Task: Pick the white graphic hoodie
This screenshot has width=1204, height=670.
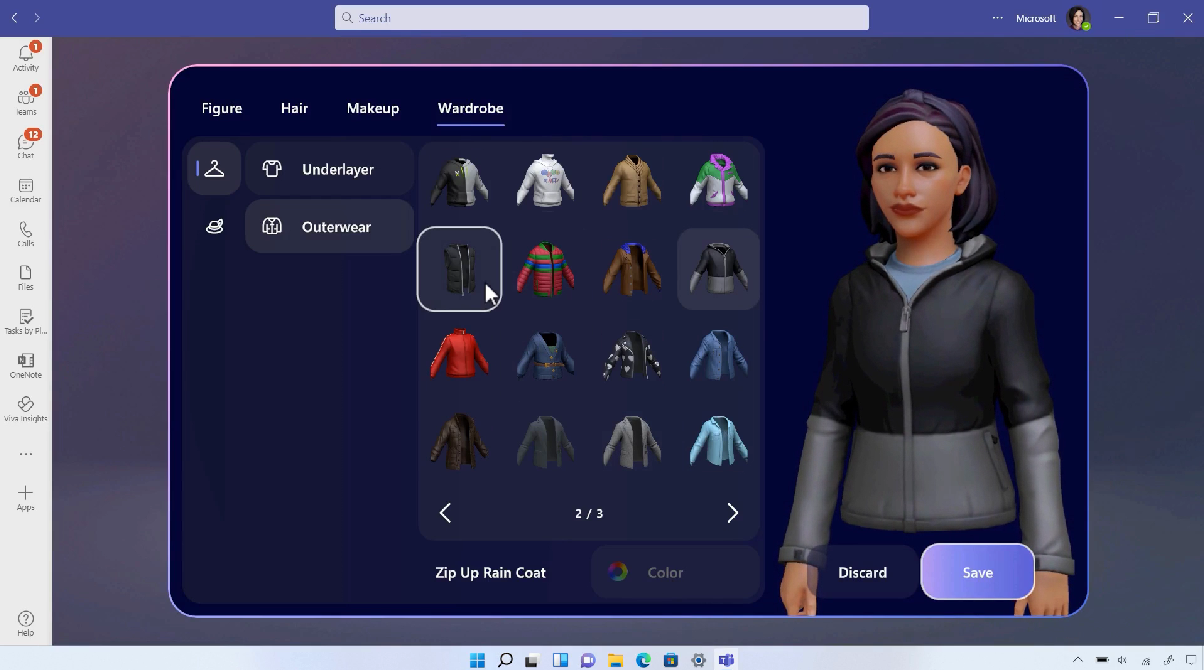Action: 545,182
